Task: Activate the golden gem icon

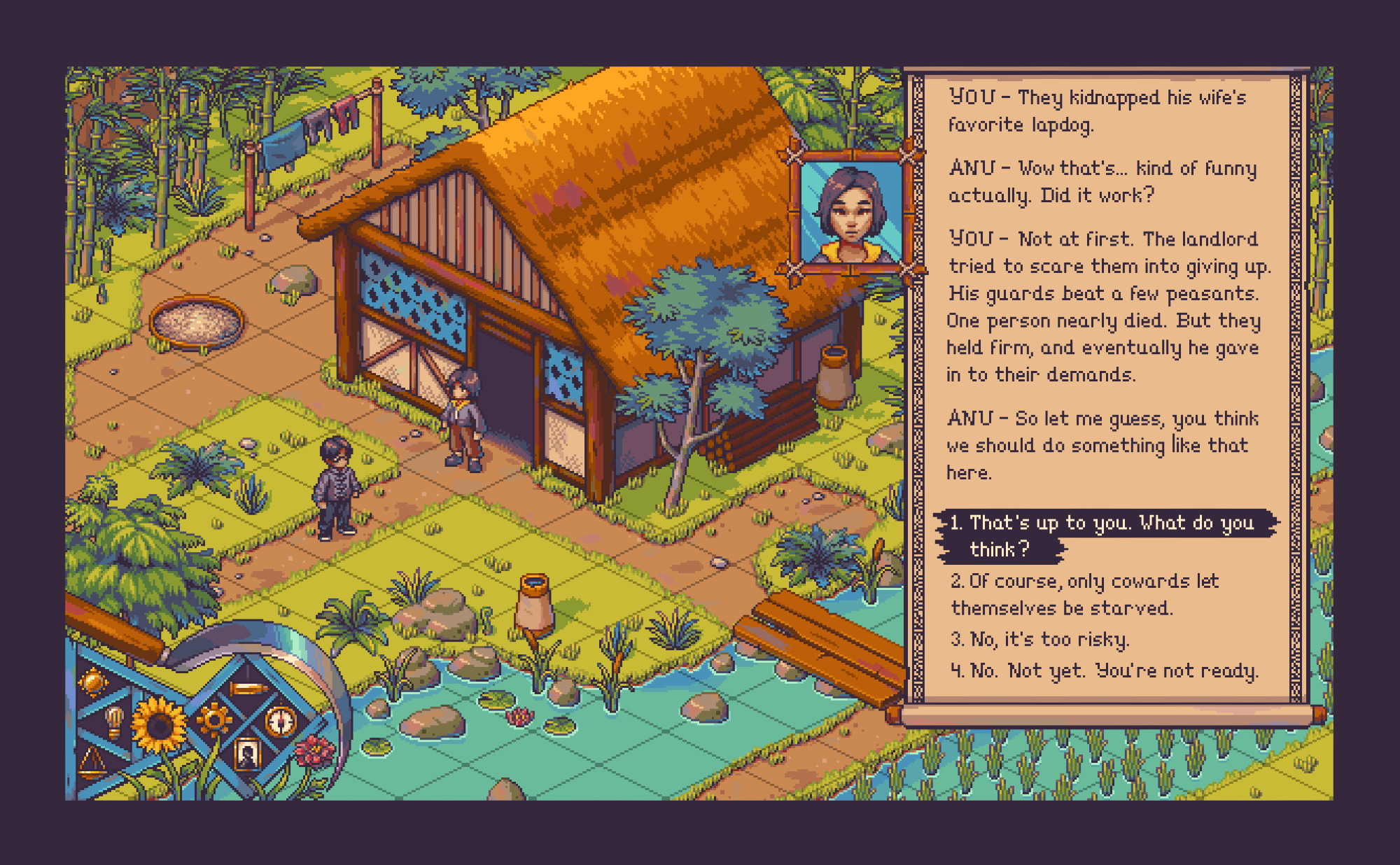Action: point(93,681)
